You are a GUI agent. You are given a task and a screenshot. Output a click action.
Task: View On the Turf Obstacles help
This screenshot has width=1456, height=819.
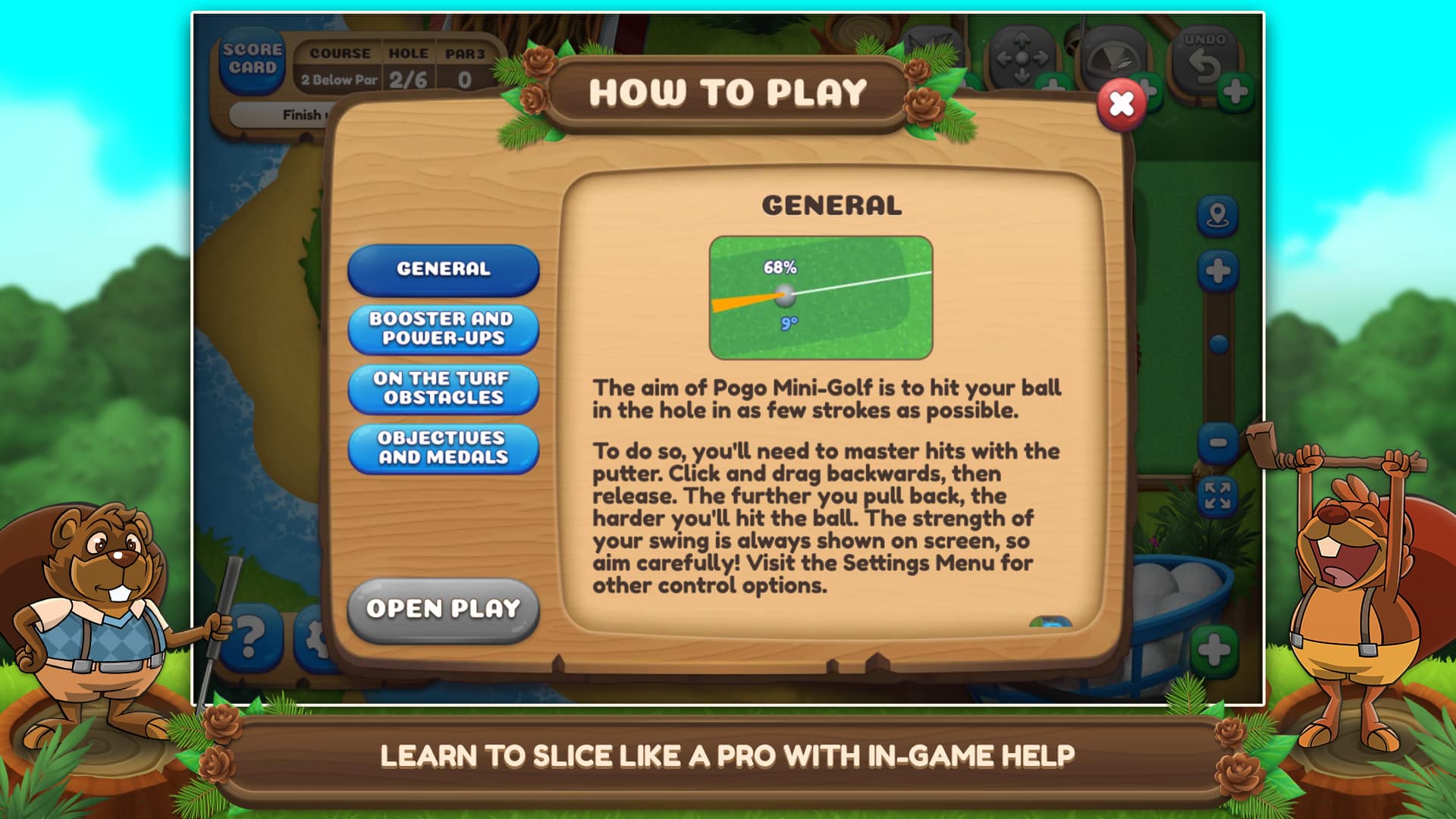pos(442,389)
